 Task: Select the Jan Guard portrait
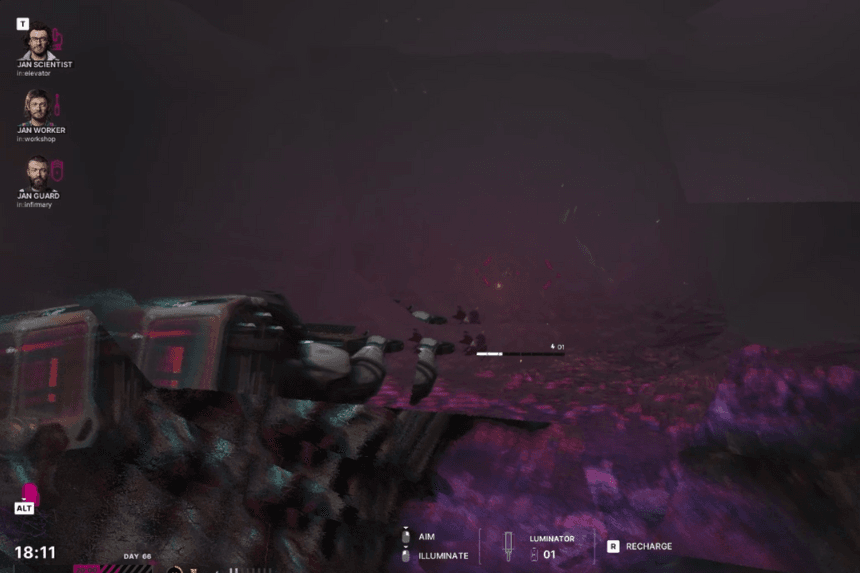[38, 174]
